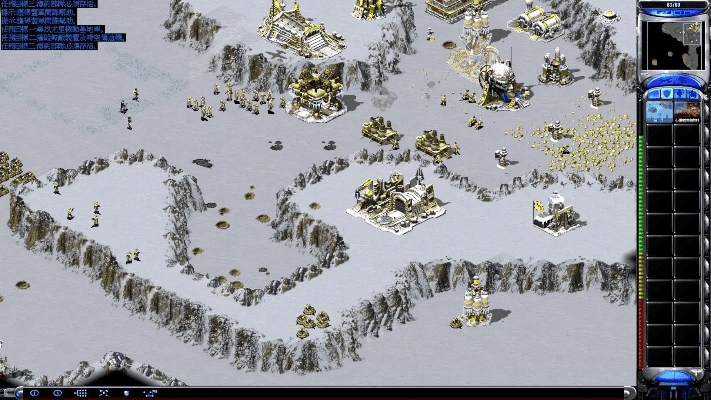
Task: Switch to the vehicles build tab
Action: (693, 92)
